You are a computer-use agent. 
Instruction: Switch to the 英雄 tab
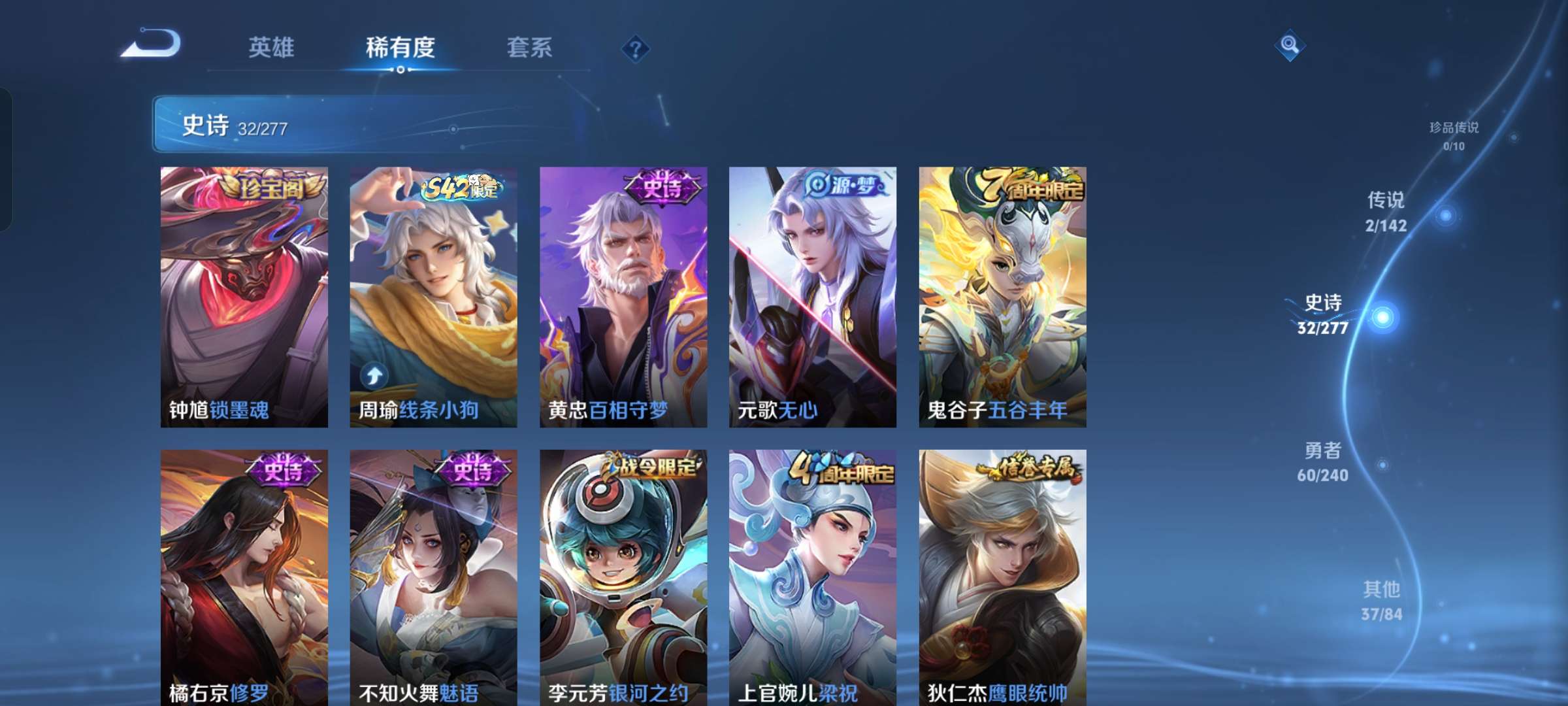[x=272, y=48]
